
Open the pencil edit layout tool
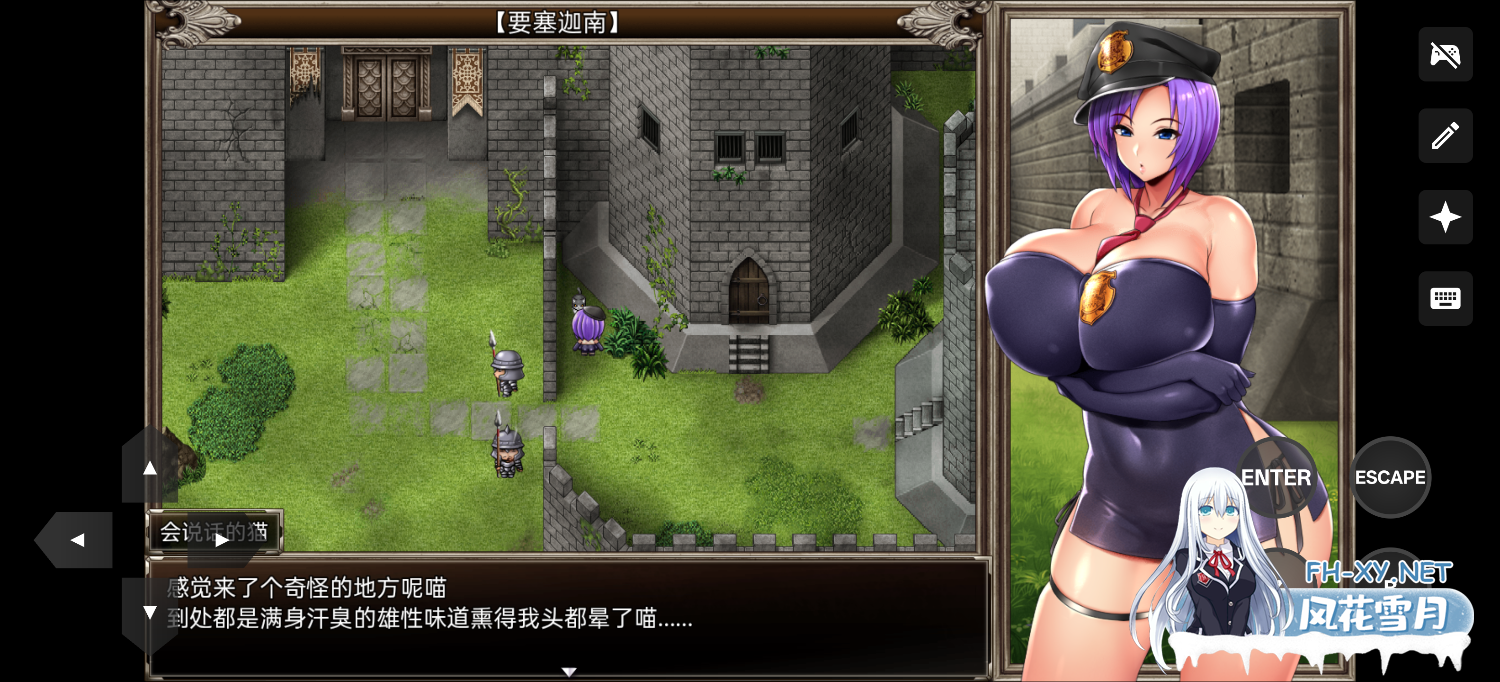pos(1445,136)
